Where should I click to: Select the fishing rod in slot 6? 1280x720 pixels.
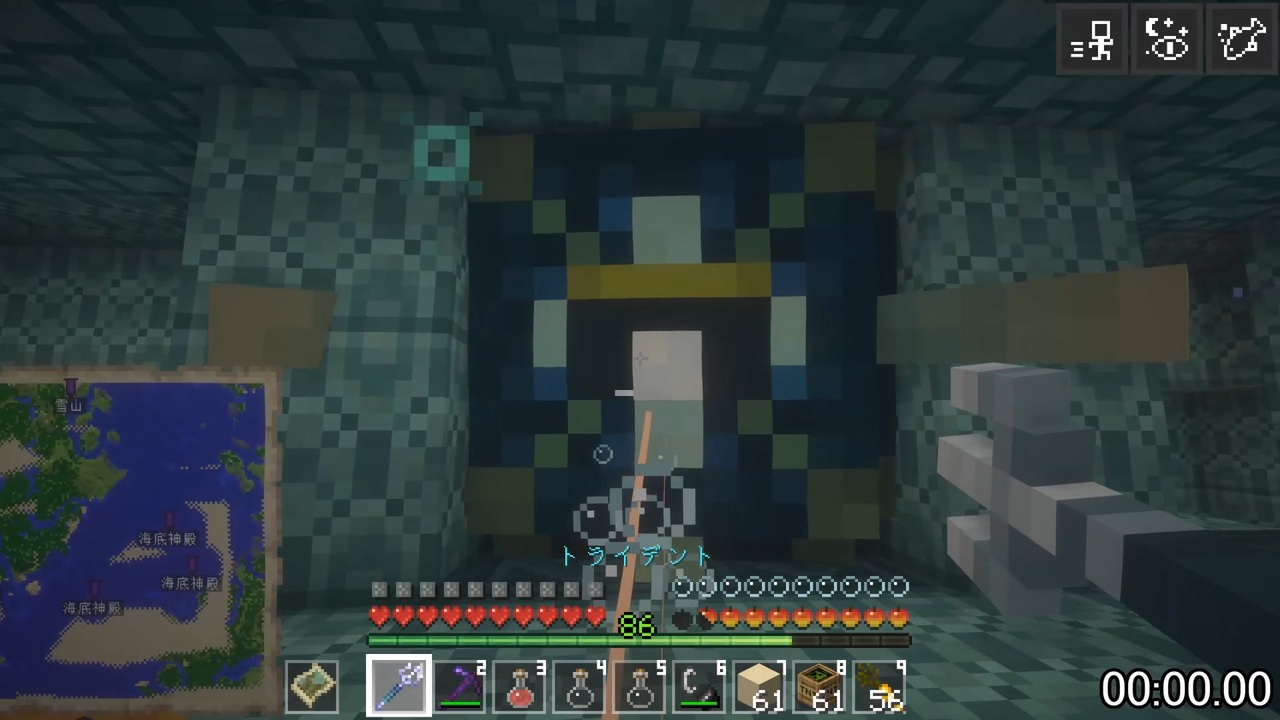[698, 684]
